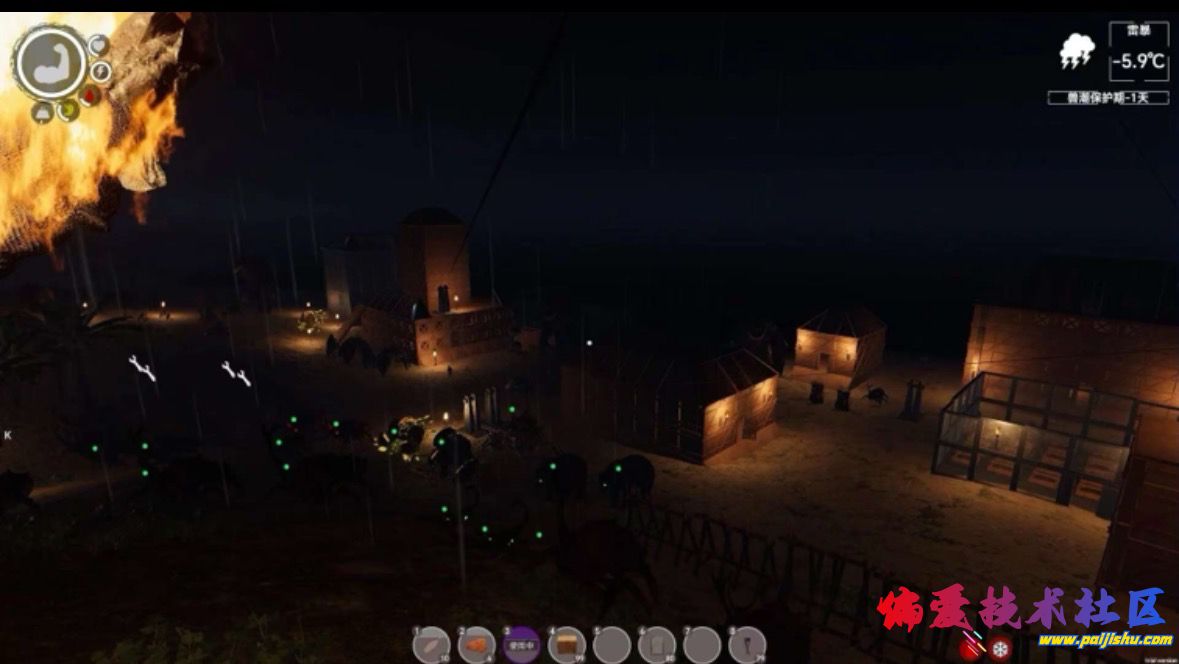Equip the tool in hotbar slot 8
This screenshot has width=1179, height=664.
(x=747, y=645)
